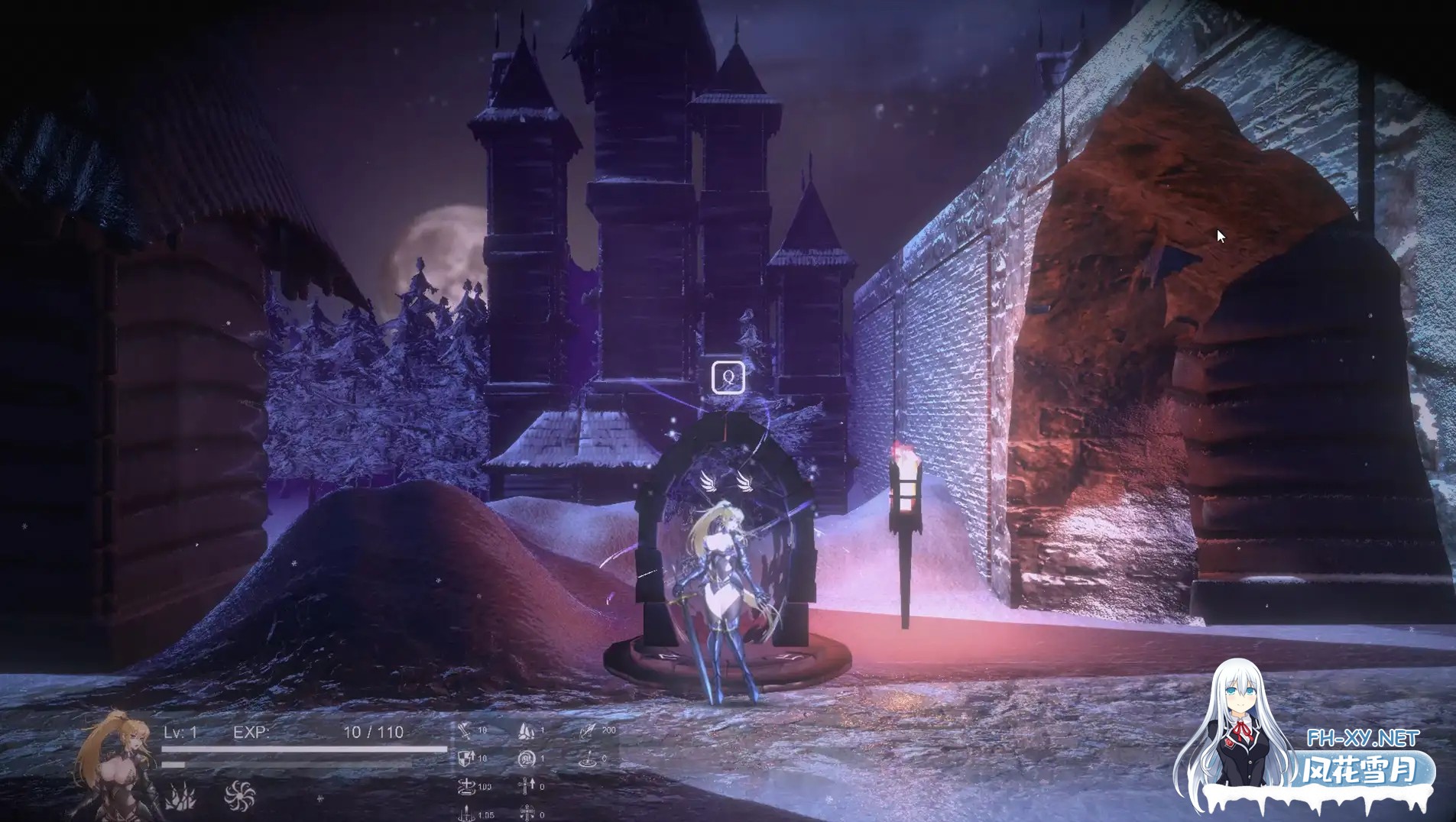Activate the spinning whirl skill icon
This screenshot has height=822, width=1456.
[x=239, y=795]
